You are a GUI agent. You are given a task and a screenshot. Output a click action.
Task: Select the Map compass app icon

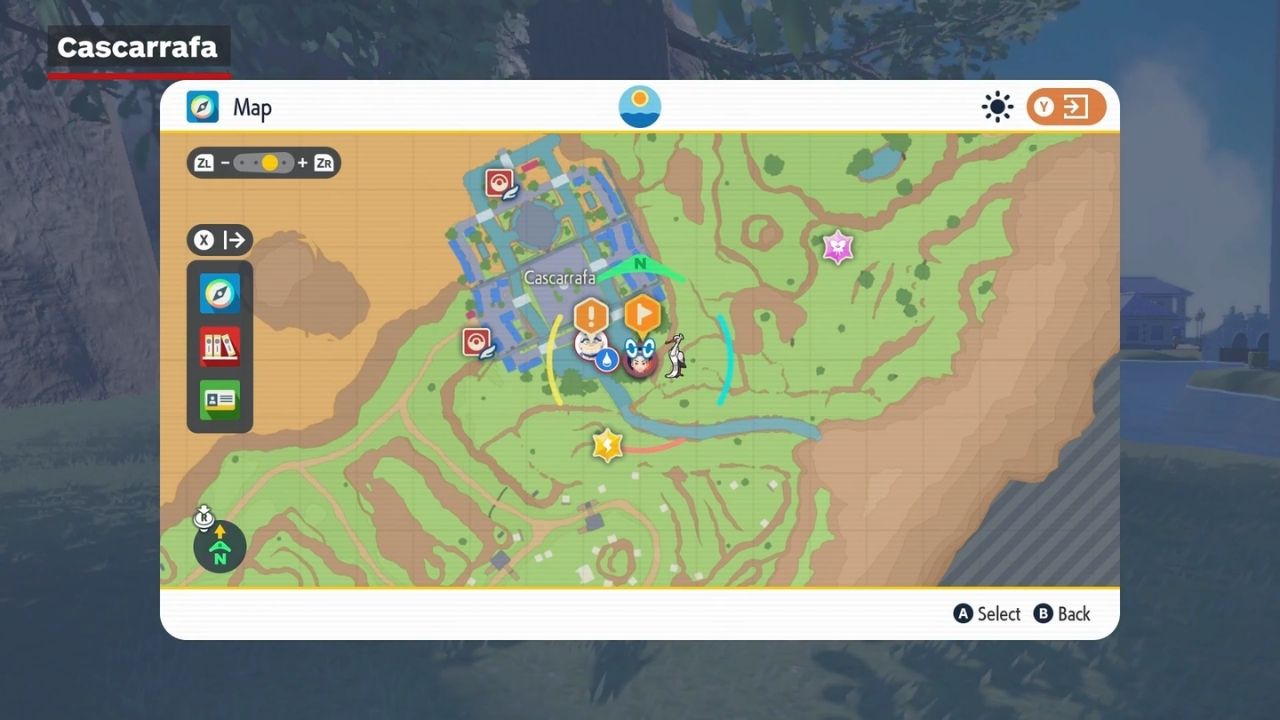[x=220, y=294]
